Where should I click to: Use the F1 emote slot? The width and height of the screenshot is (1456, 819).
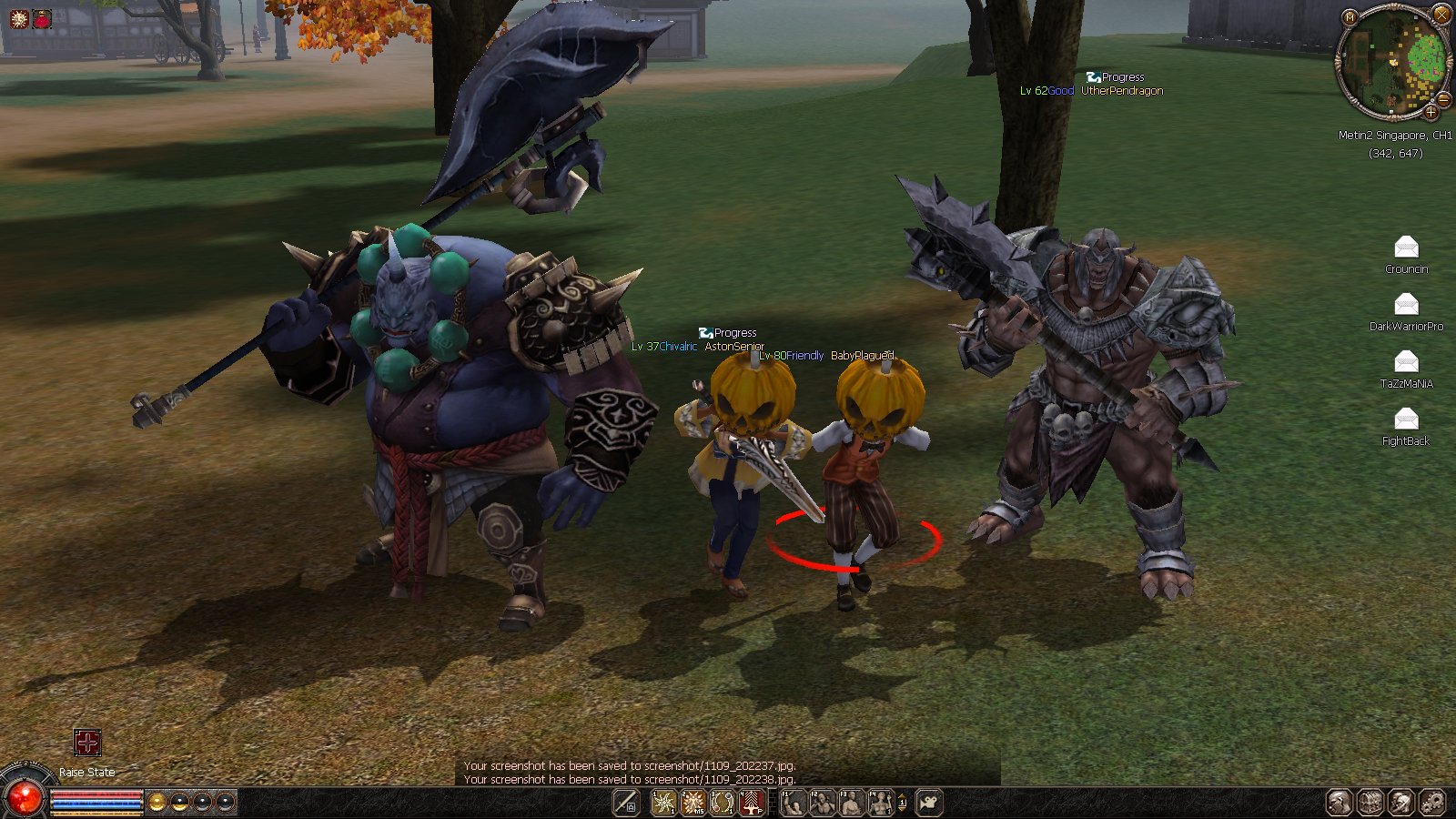794,803
